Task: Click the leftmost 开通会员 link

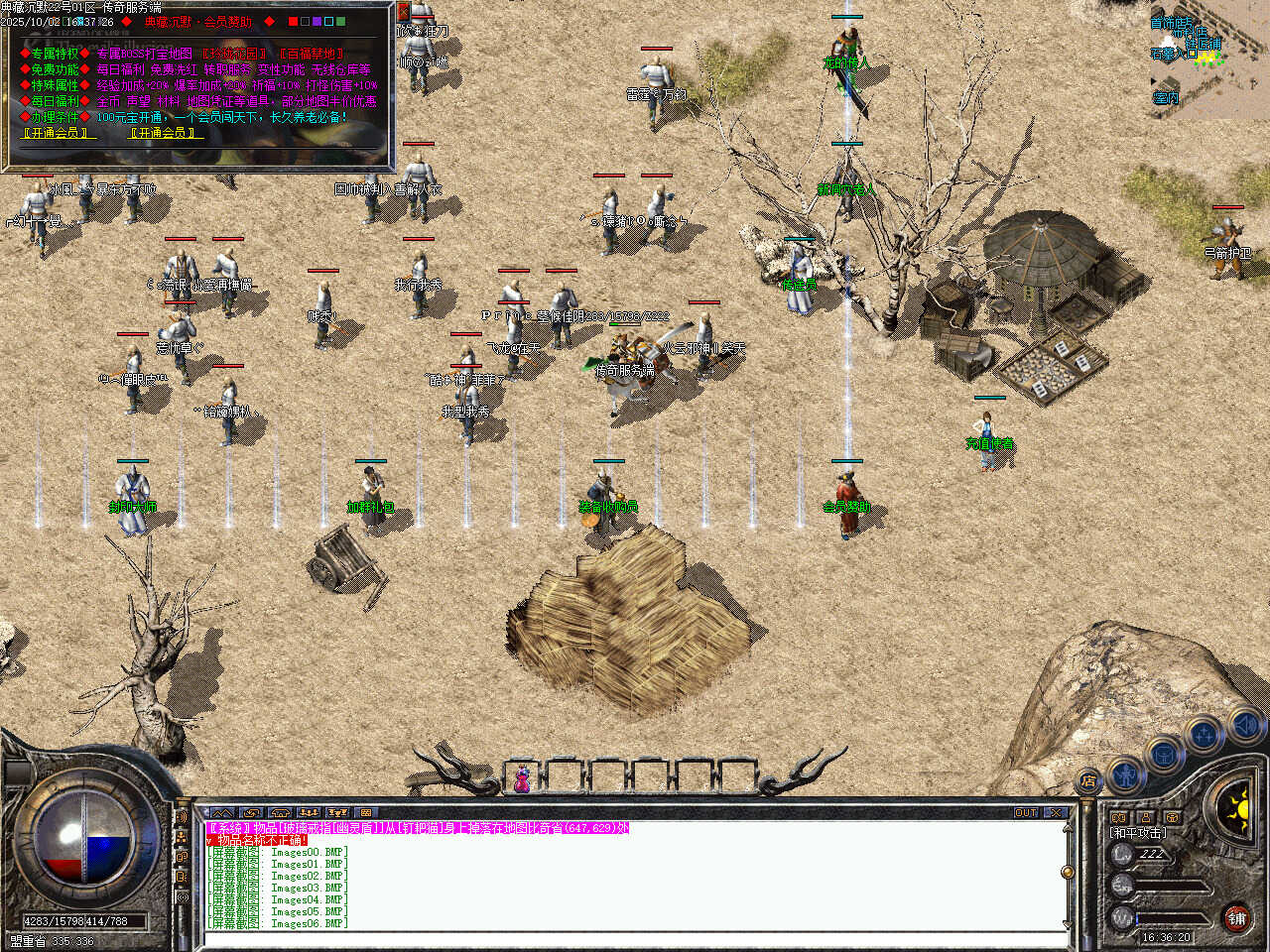Action: click(55, 132)
